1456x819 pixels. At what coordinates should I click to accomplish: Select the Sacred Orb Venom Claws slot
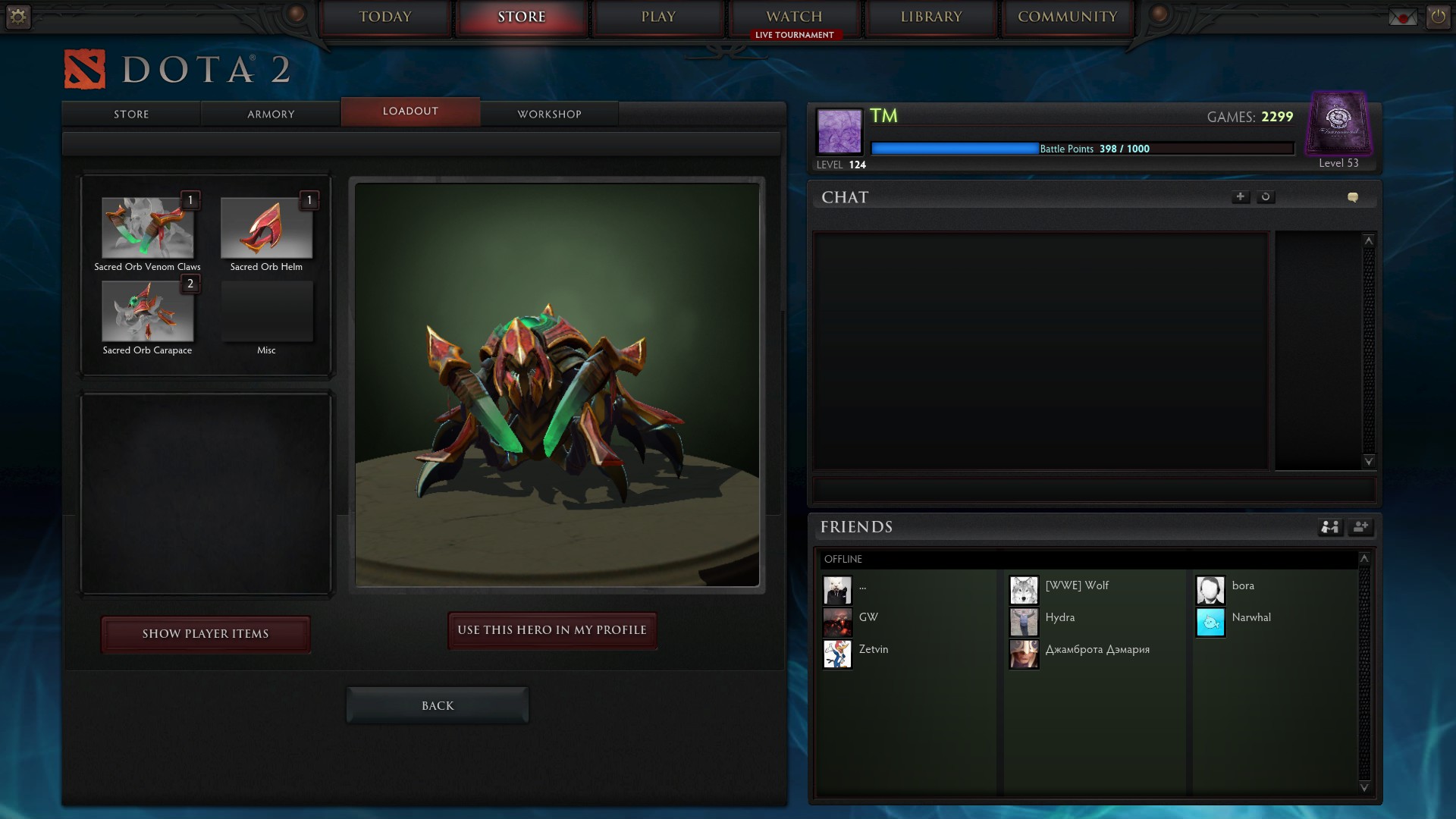pyautogui.click(x=148, y=228)
